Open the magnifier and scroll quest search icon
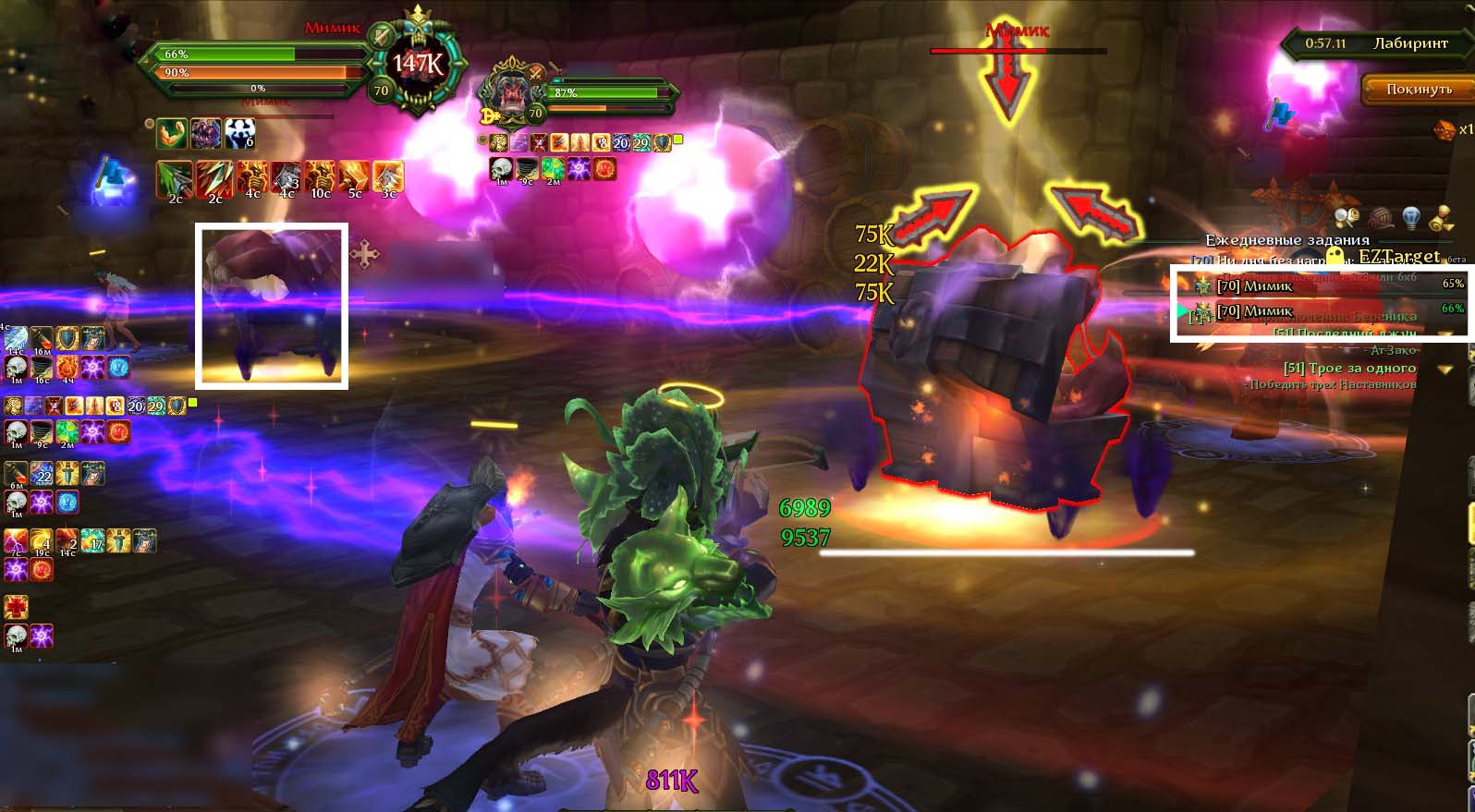This screenshot has width=1475, height=812. click(x=1347, y=218)
